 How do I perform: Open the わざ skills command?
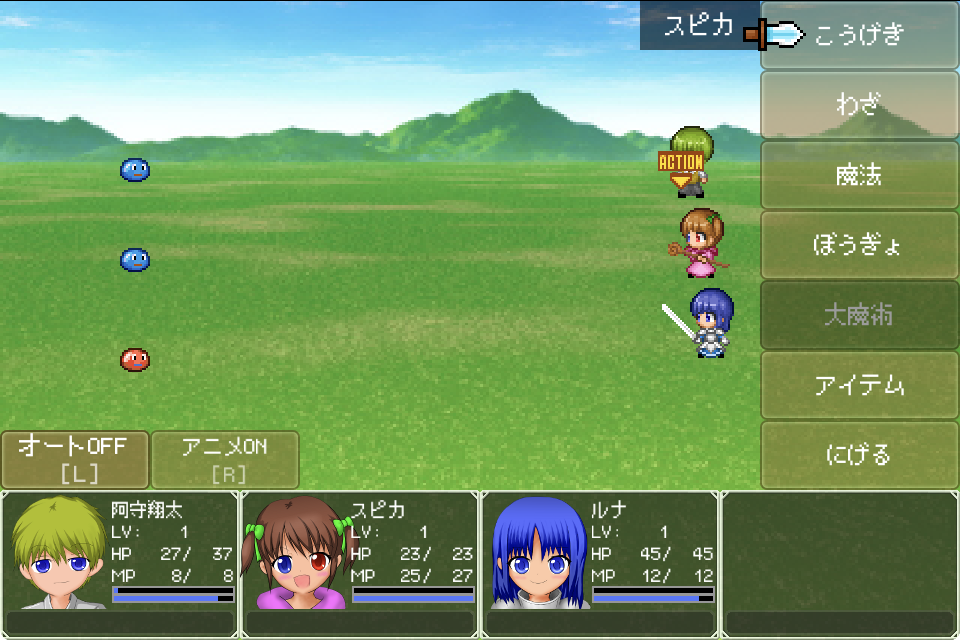859,105
